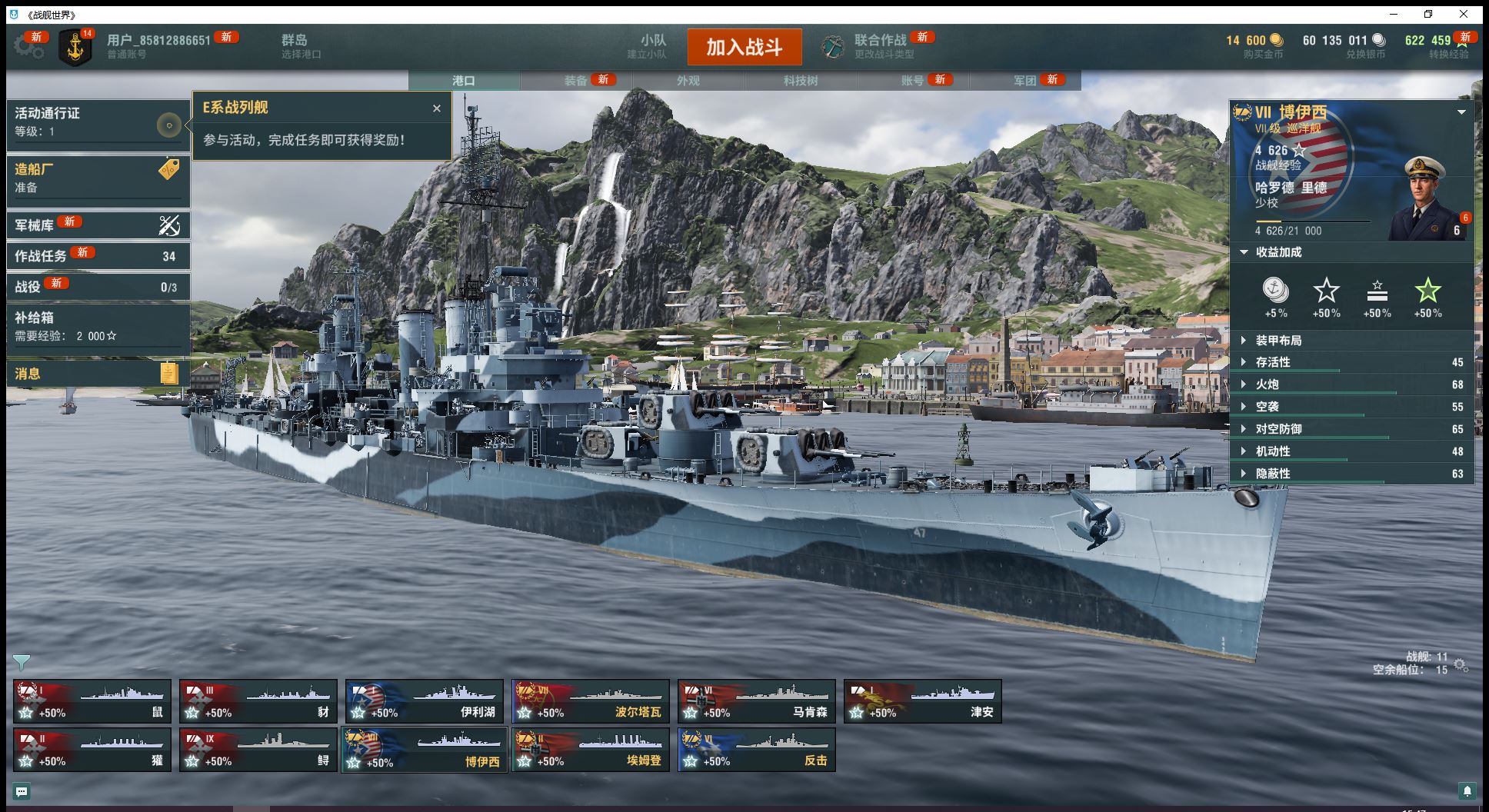Expand the 装甲布局 section
This screenshot has width=1489, height=812.
coord(1278,341)
